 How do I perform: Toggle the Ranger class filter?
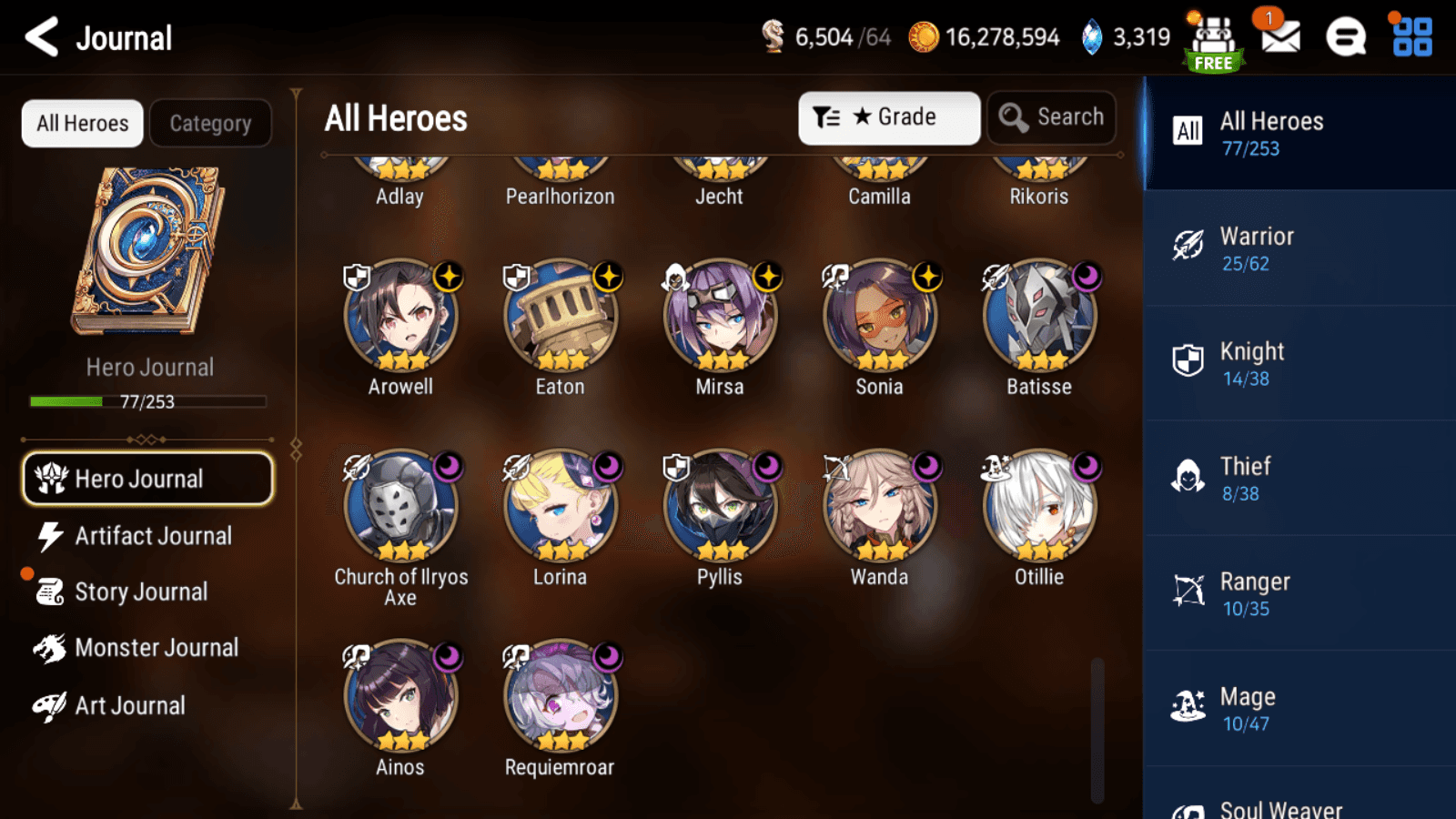(1299, 593)
